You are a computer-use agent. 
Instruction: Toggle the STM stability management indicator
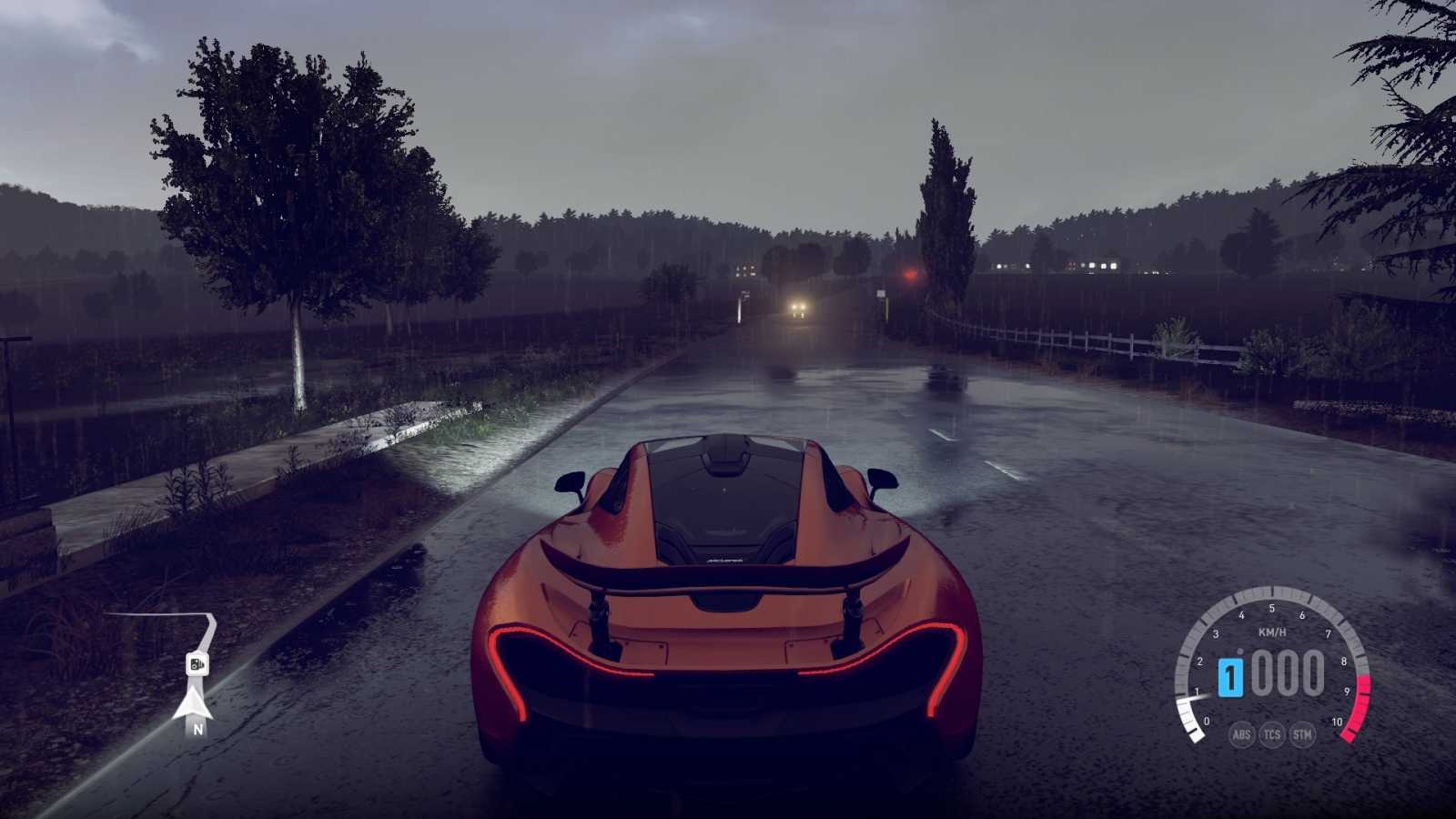pos(1302,735)
